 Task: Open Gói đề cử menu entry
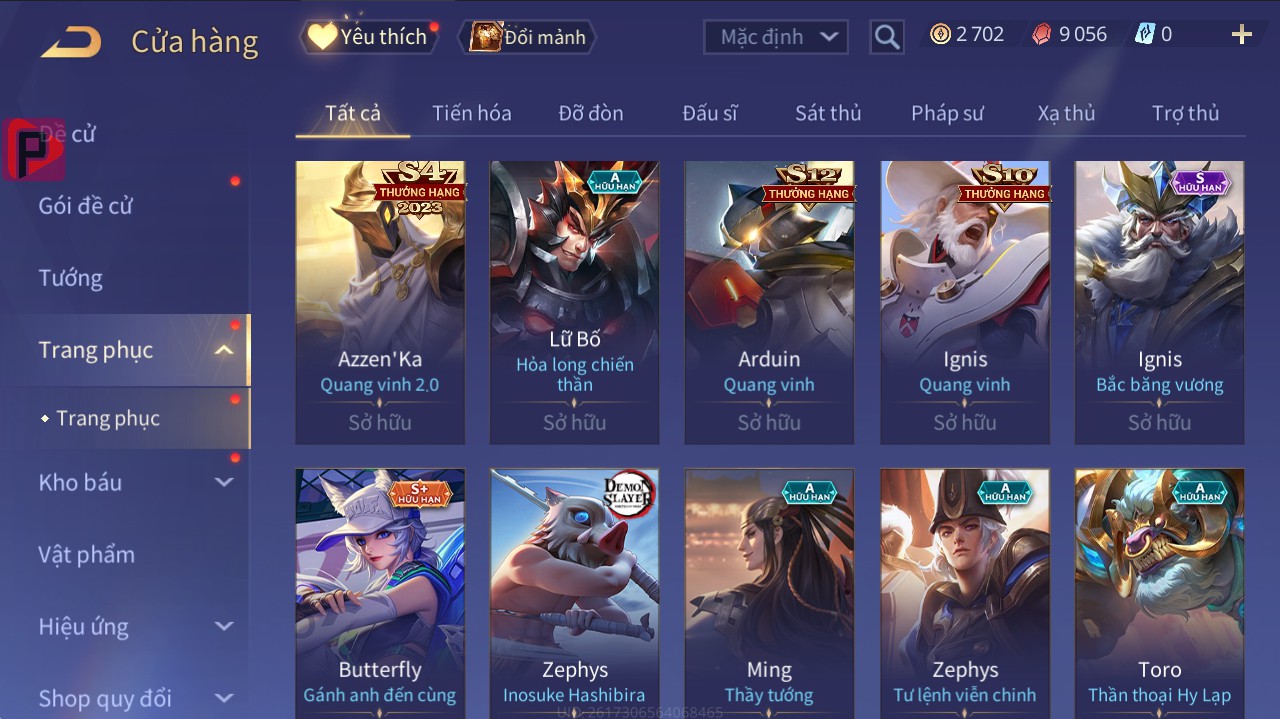86,206
